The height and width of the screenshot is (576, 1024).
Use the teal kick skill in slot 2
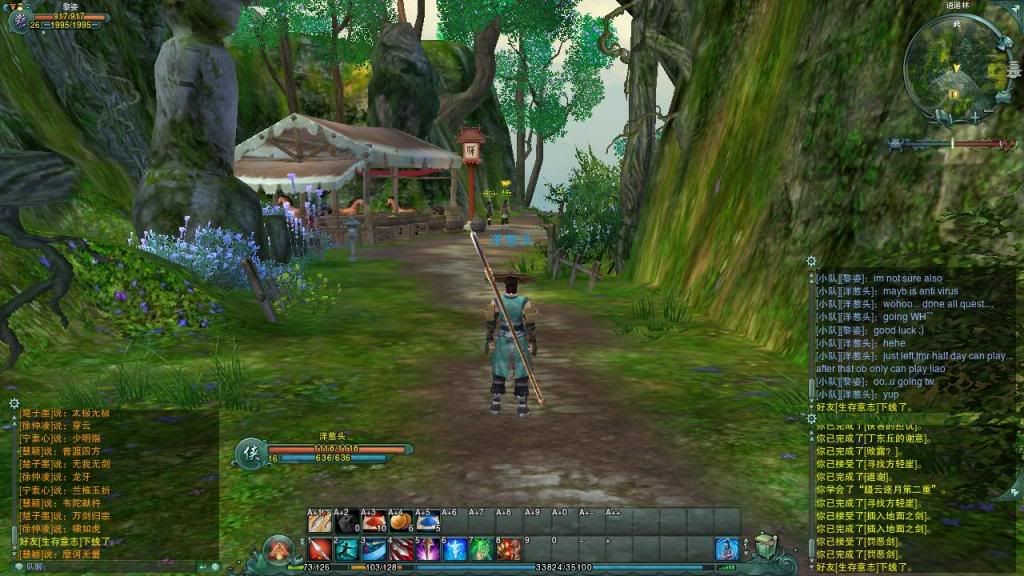tap(346, 548)
